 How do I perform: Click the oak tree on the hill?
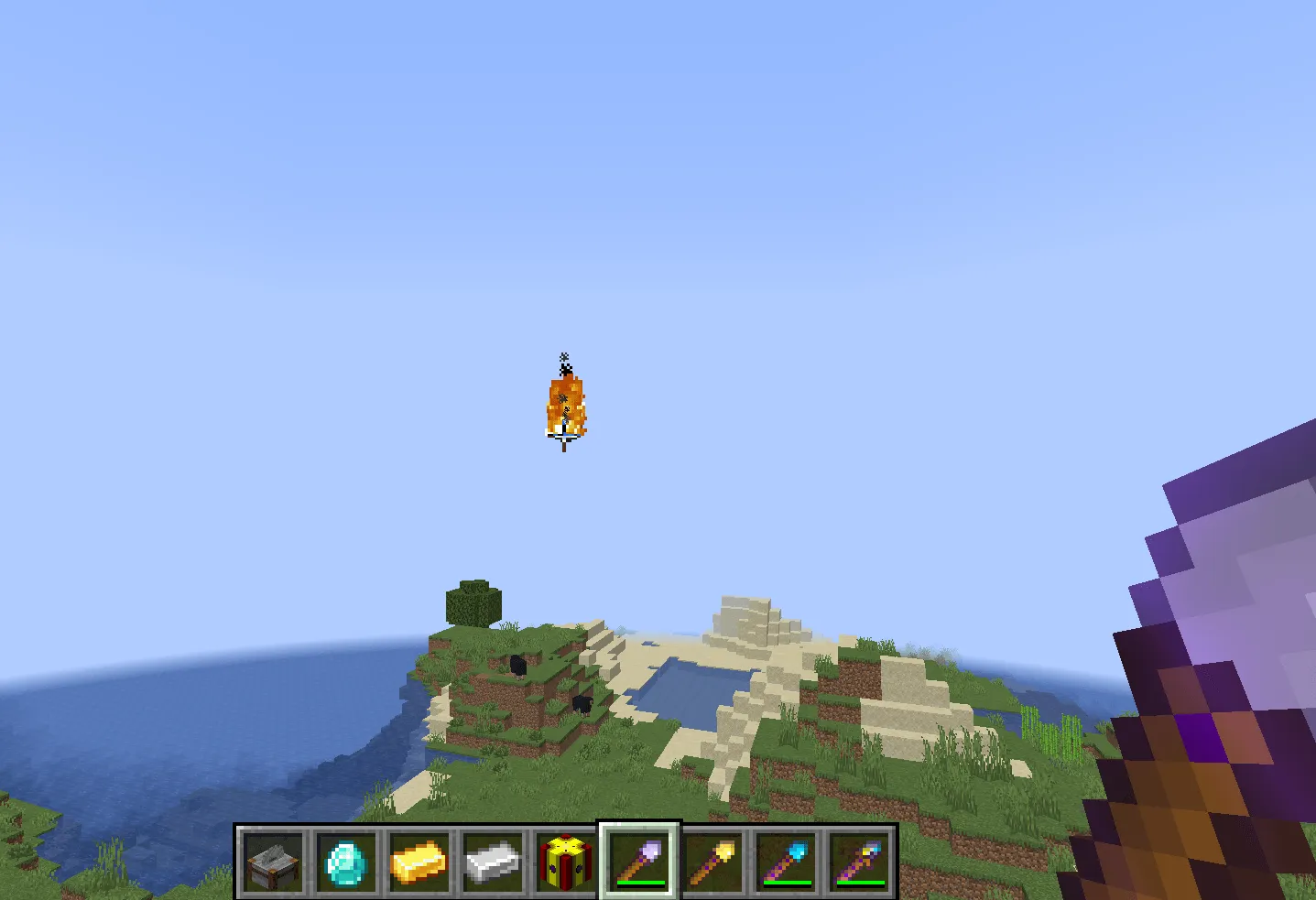point(473,602)
